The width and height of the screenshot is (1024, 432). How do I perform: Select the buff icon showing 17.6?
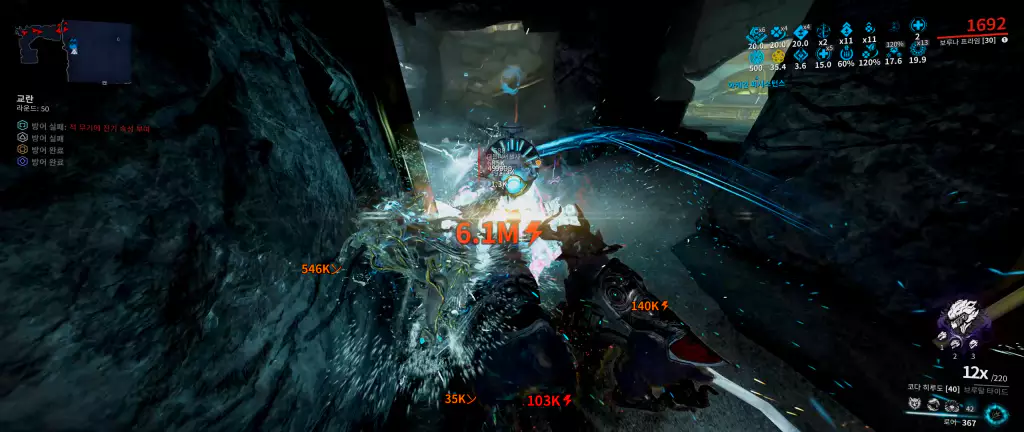pyautogui.click(x=893, y=51)
